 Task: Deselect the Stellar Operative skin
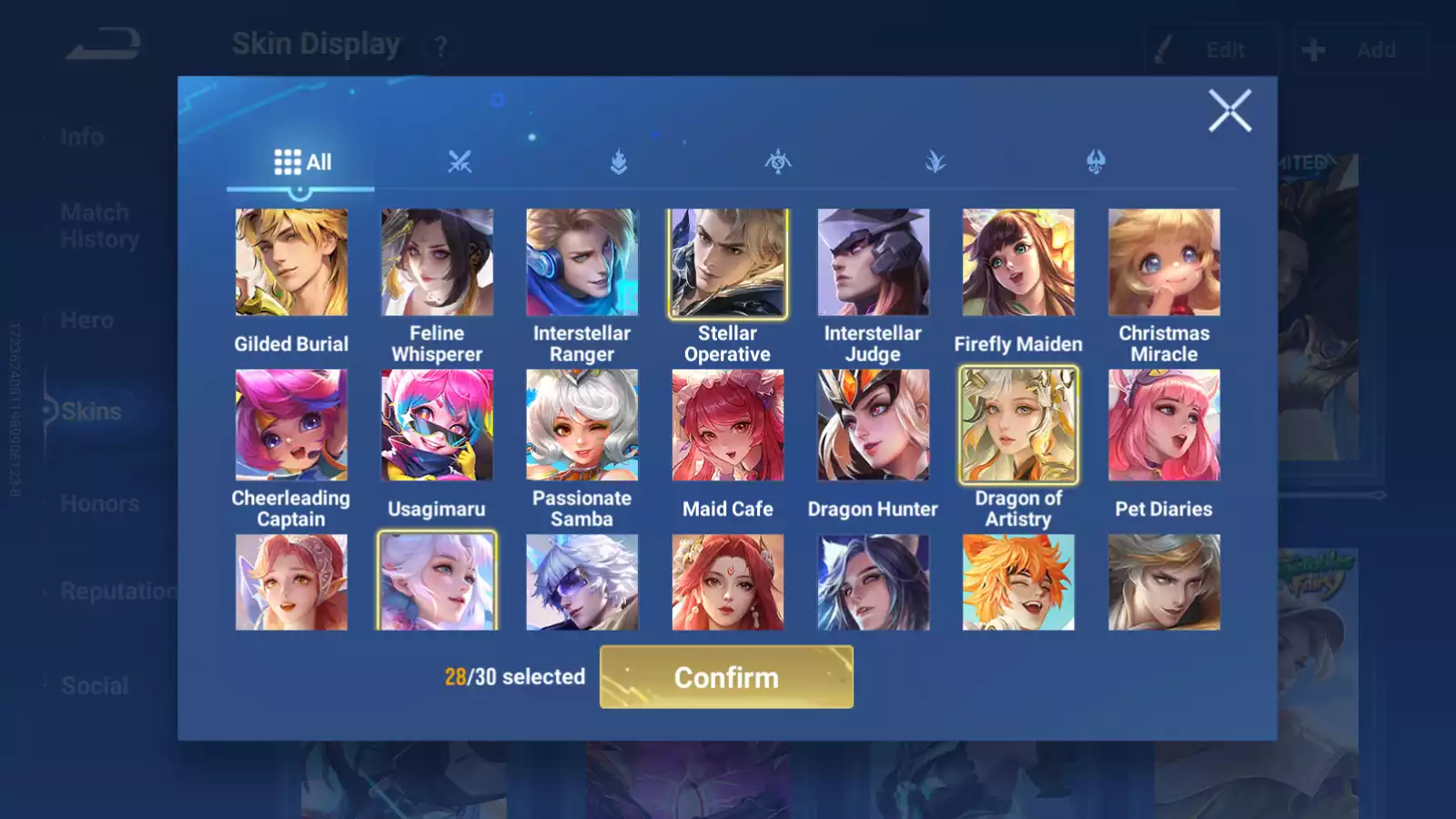[x=728, y=262]
